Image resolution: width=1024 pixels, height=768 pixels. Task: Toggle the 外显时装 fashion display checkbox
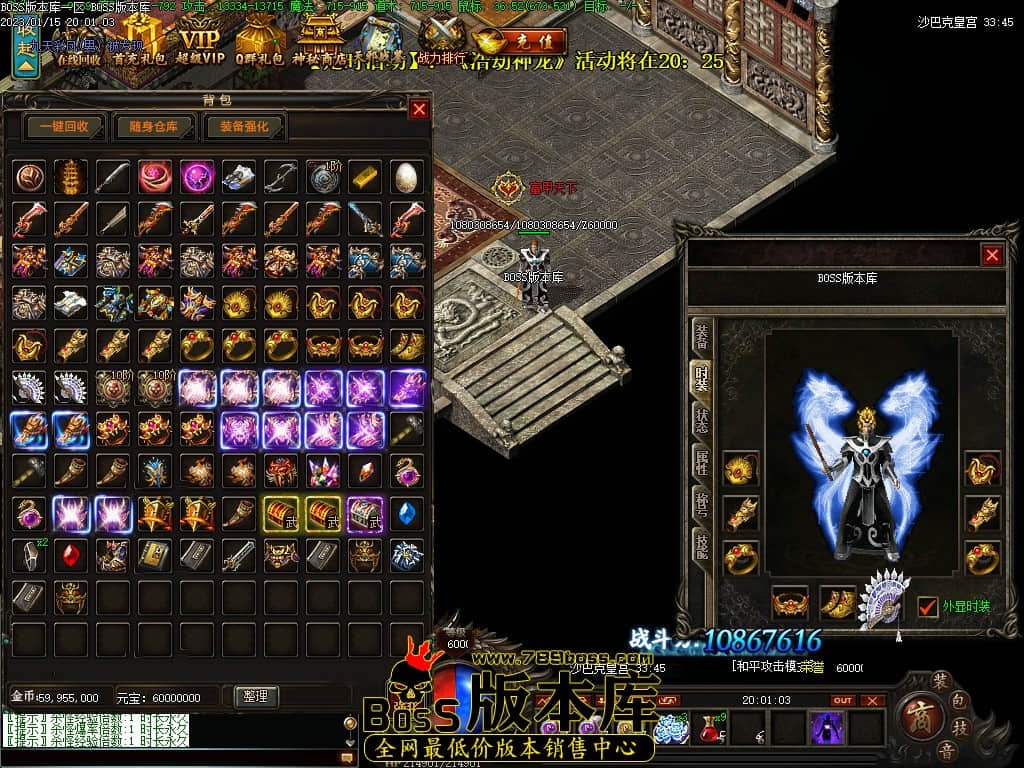pos(928,606)
